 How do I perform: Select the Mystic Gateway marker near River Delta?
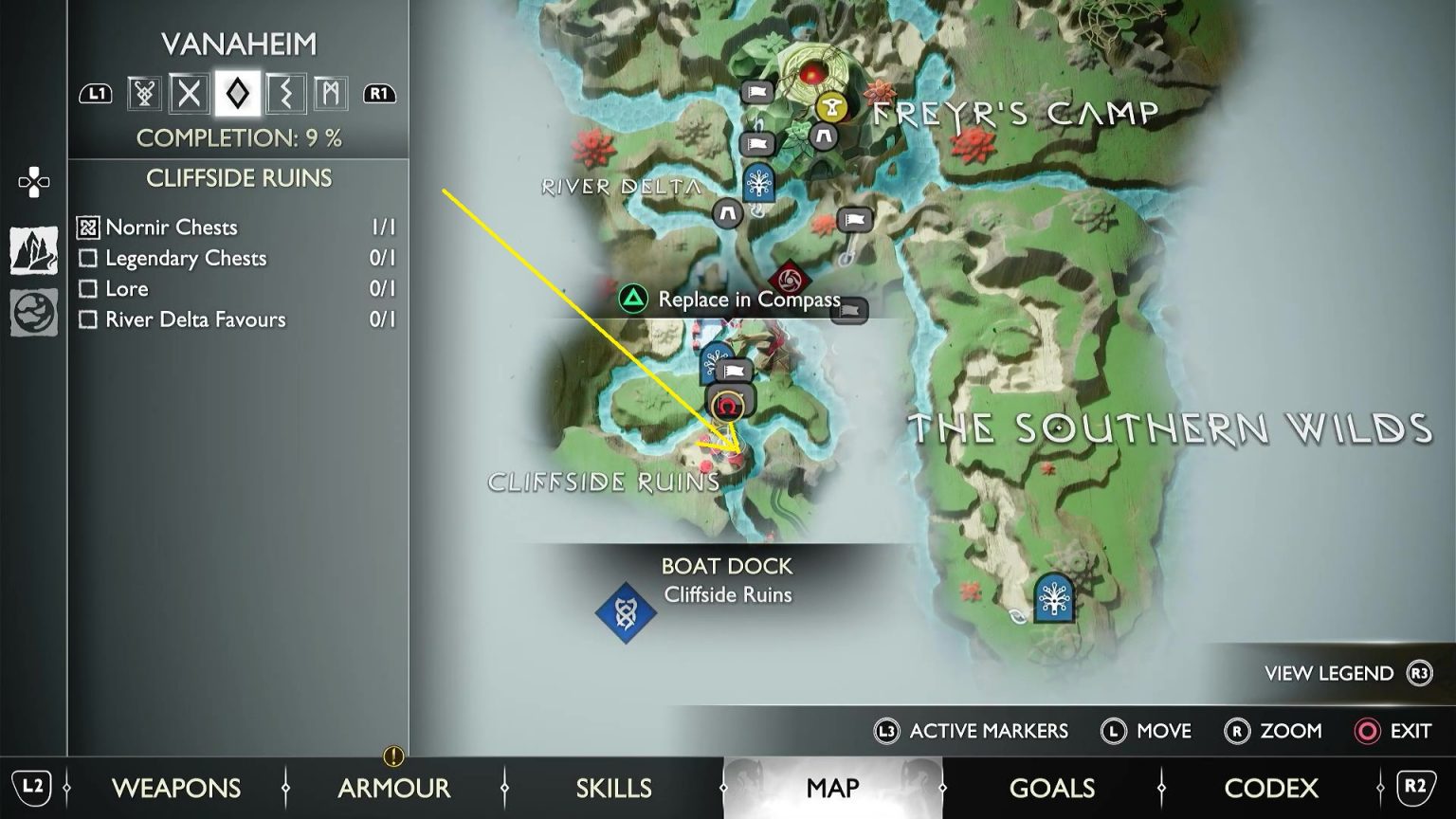(x=758, y=187)
